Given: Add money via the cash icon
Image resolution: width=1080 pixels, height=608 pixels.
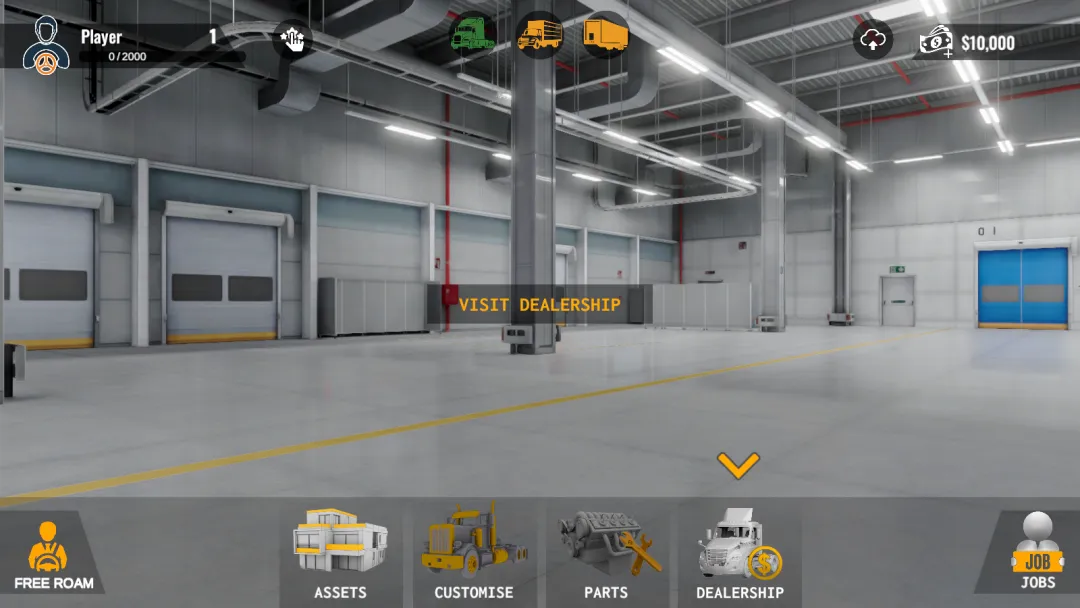Looking at the screenshot, I should click(937, 42).
